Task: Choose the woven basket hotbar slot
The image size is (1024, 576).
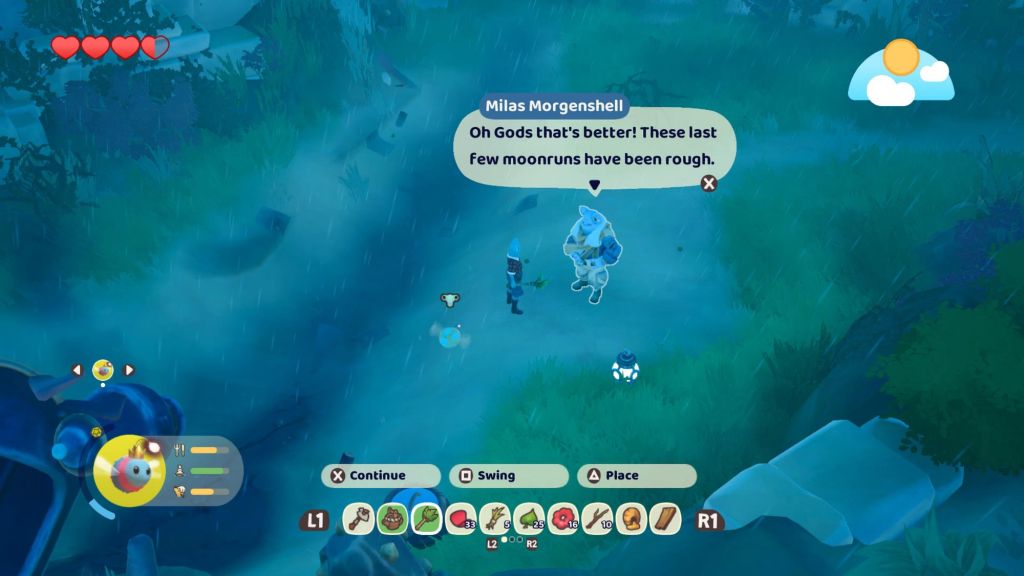Action: [392, 519]
